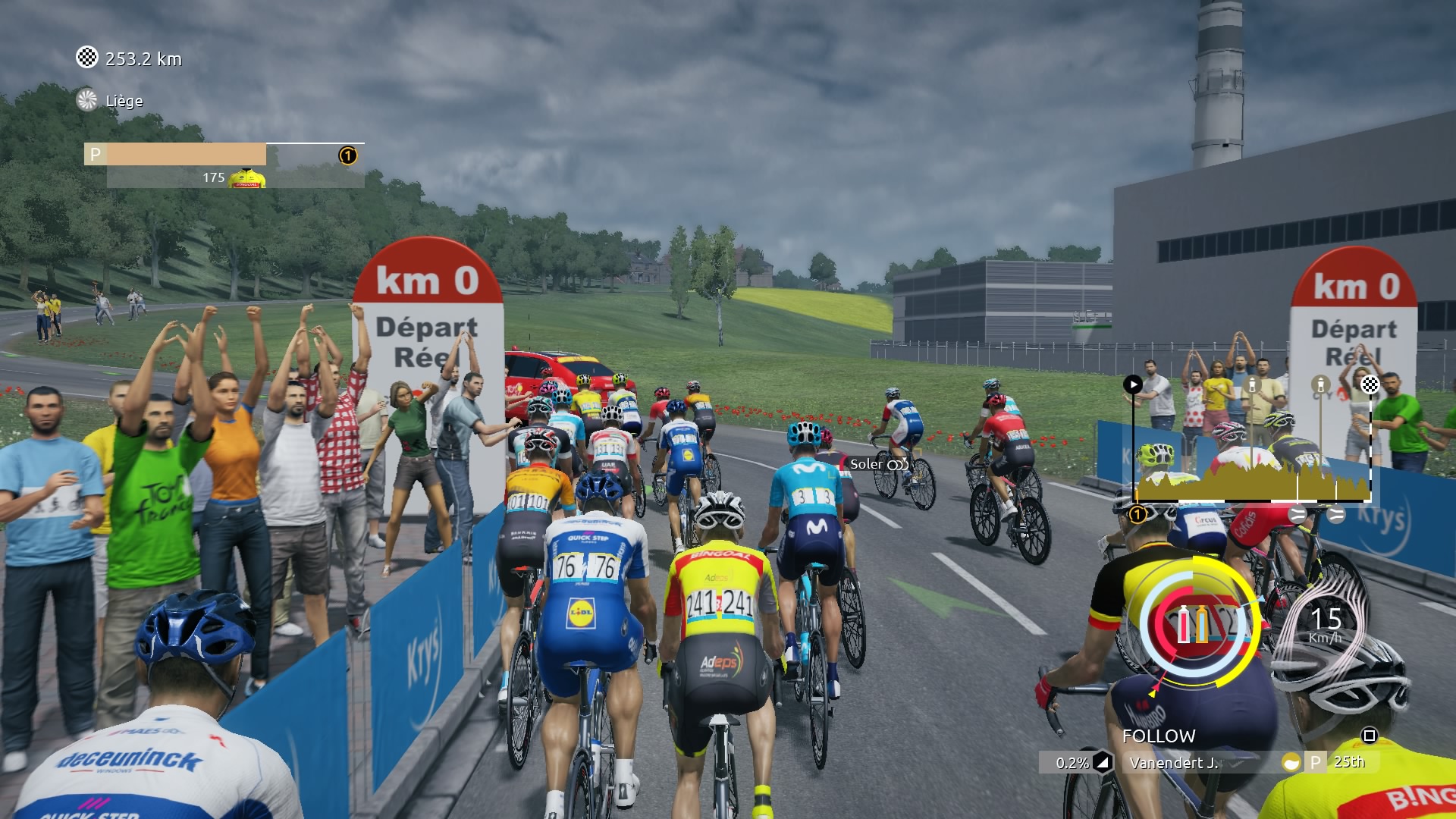Open the Vanendert J. rider name panel
The image size is (1456, 819).
1174,763
